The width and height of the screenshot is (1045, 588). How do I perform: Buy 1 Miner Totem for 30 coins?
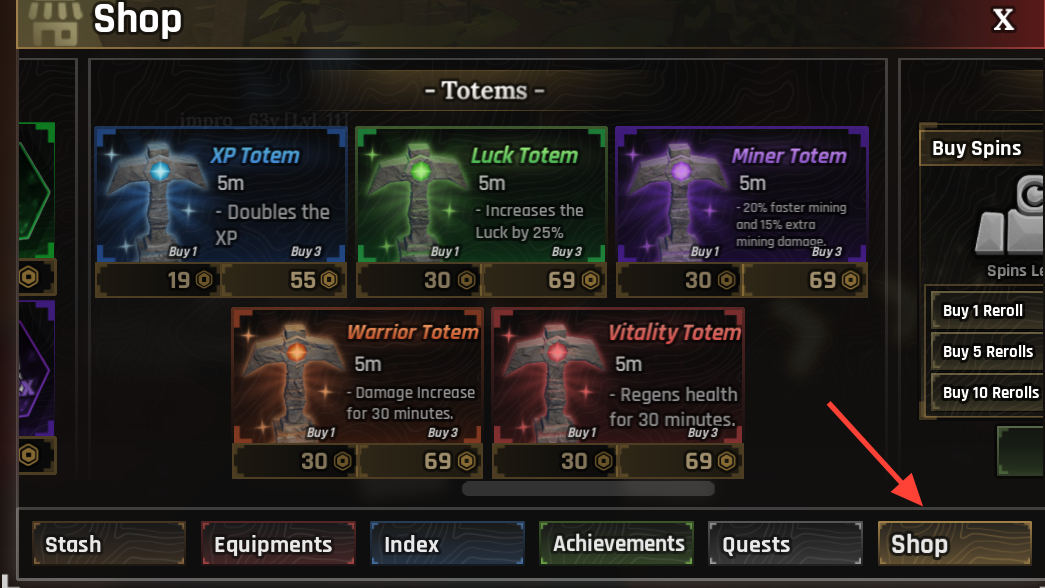coord(678,280)
